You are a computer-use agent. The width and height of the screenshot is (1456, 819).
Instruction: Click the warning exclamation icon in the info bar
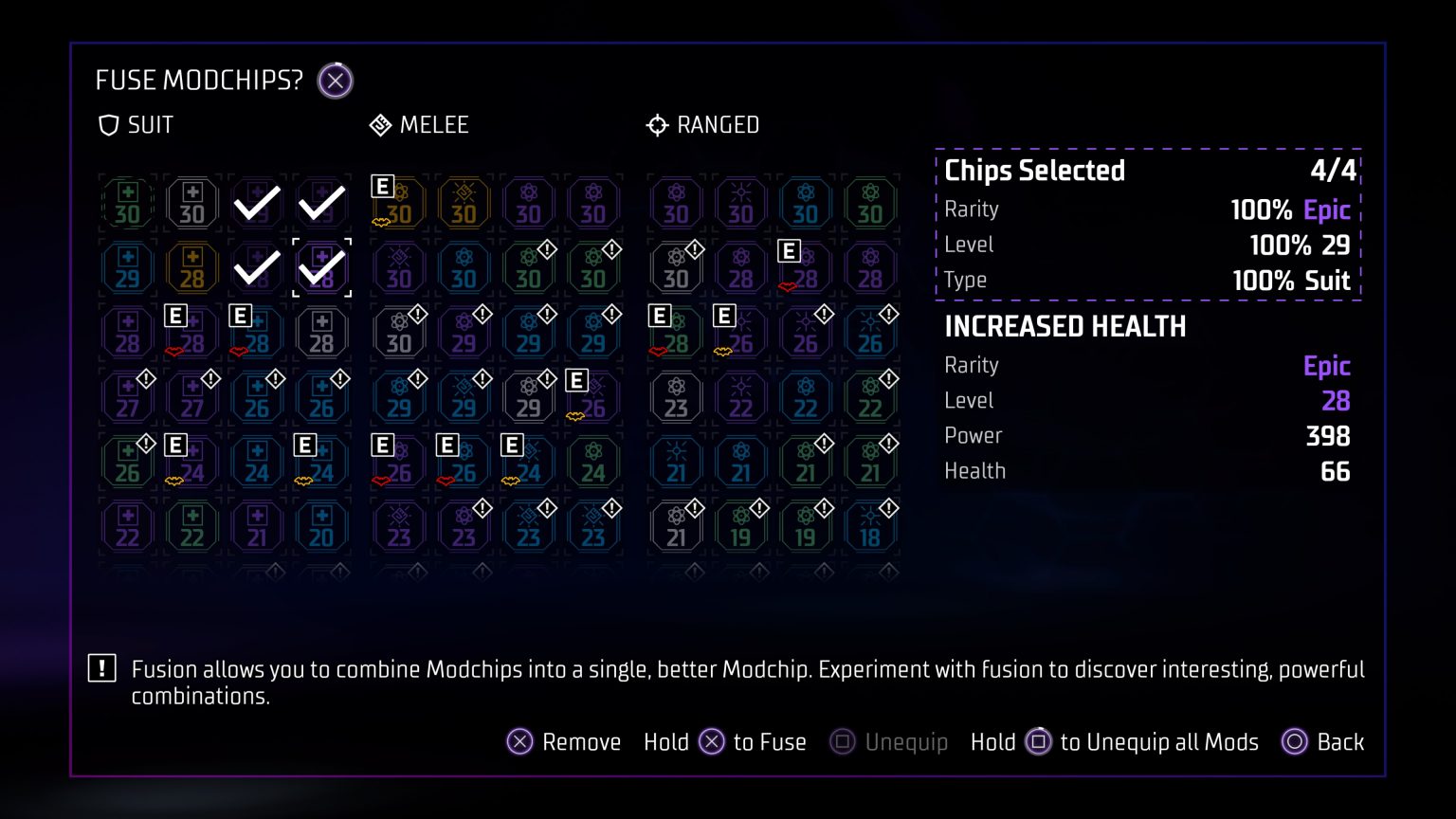[x=101, y=668]
